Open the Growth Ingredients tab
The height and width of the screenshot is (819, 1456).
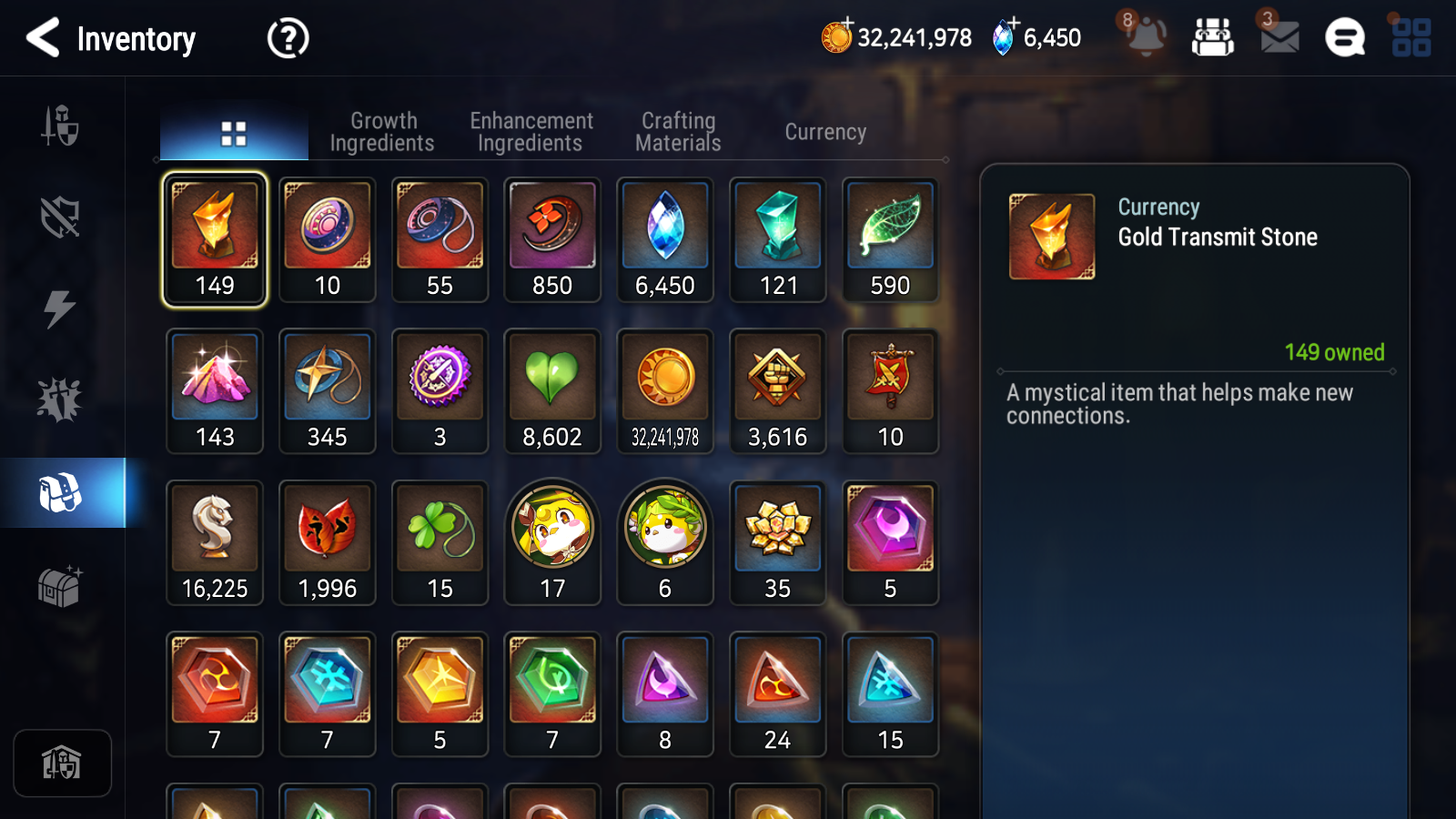pyautogui.click(x=383, y=131)
